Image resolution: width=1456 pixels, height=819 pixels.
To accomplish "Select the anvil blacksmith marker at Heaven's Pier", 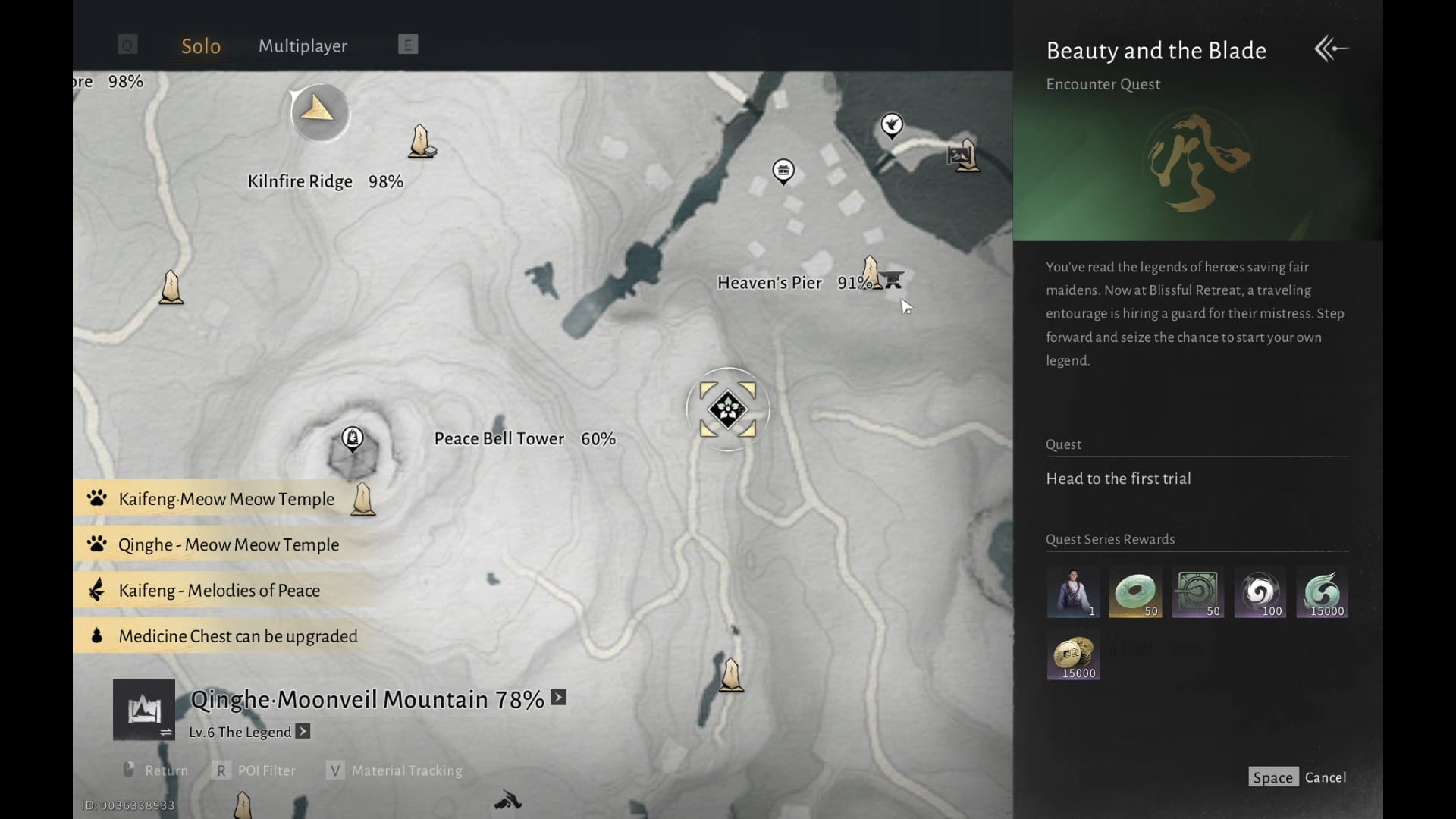I will pyautogui.click(x=893, y=281).
